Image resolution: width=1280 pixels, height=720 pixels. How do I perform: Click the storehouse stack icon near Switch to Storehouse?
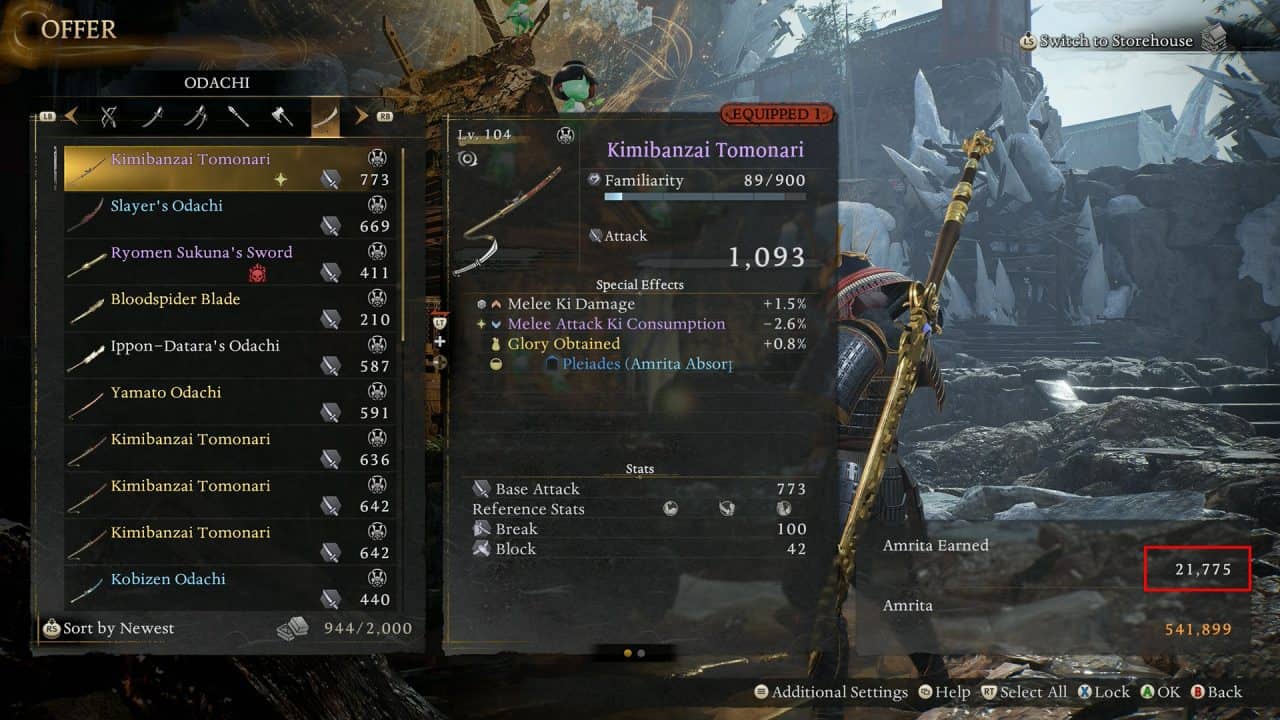coord(1215,40)
